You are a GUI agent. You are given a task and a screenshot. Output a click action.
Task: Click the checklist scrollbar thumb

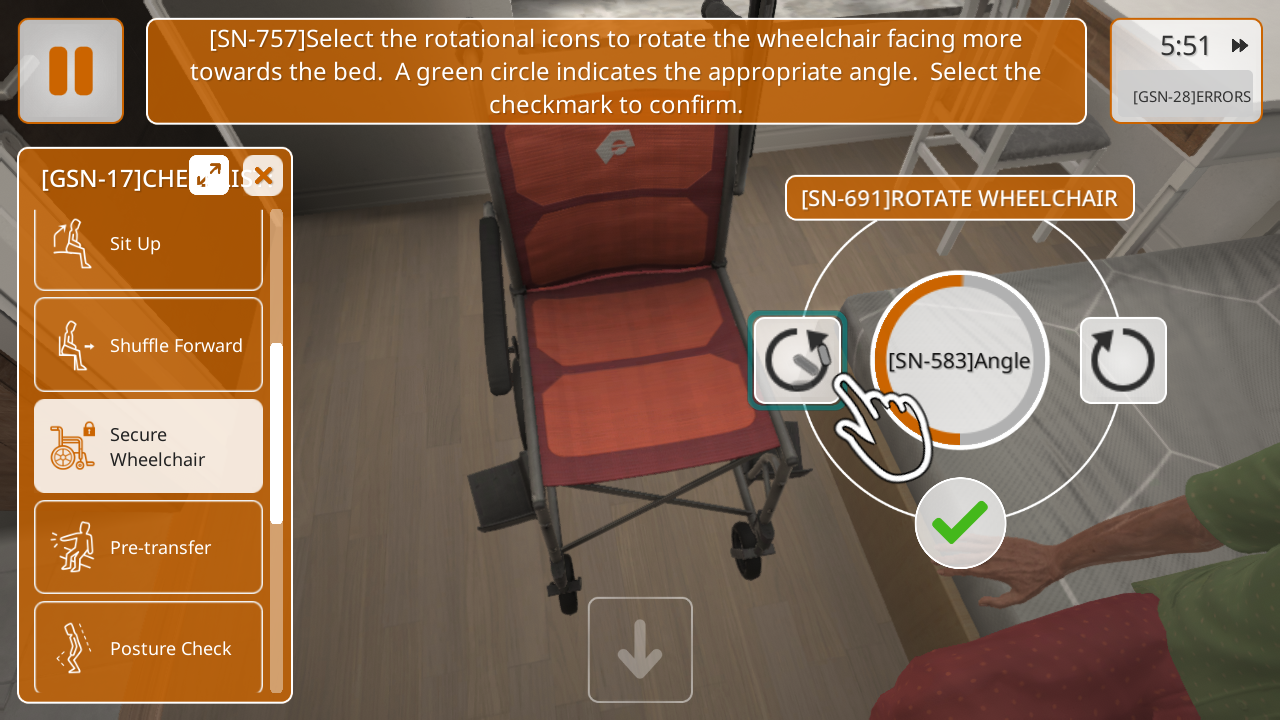pos(277,433)
